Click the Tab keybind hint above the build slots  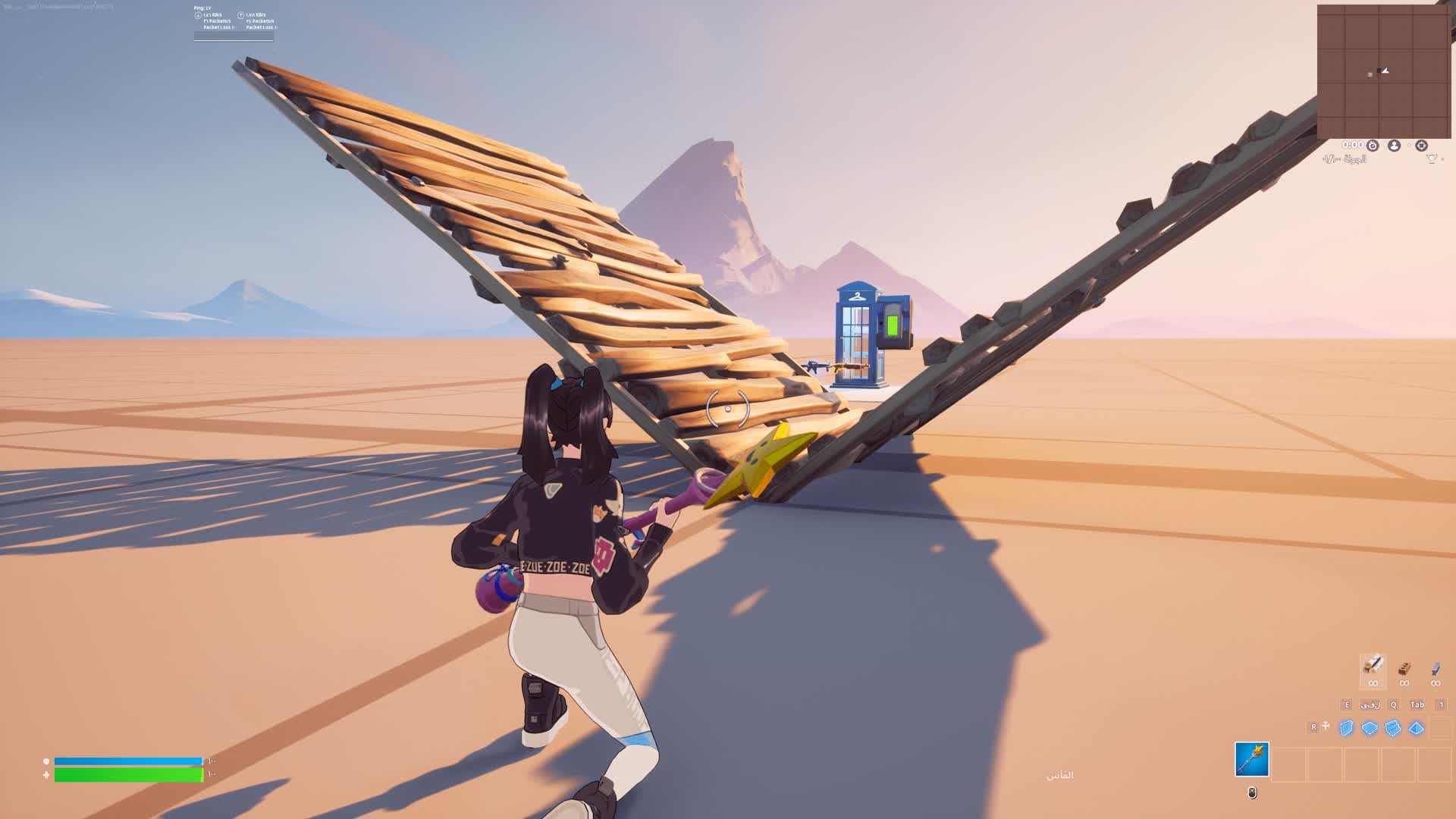pyautogui.click(x=1417, y=704)
